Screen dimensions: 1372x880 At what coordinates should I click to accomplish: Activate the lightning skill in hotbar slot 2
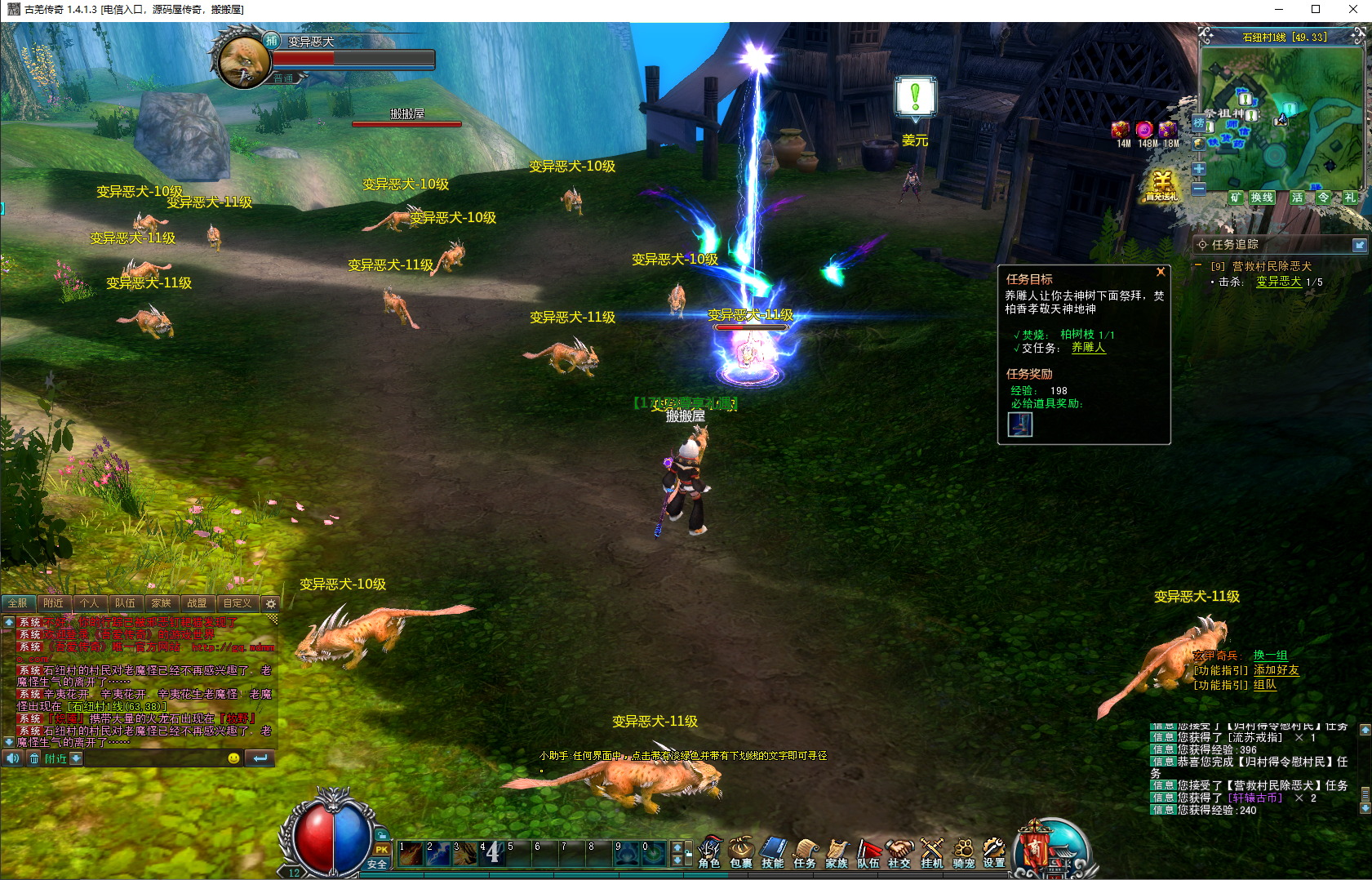tap(437, 853)
